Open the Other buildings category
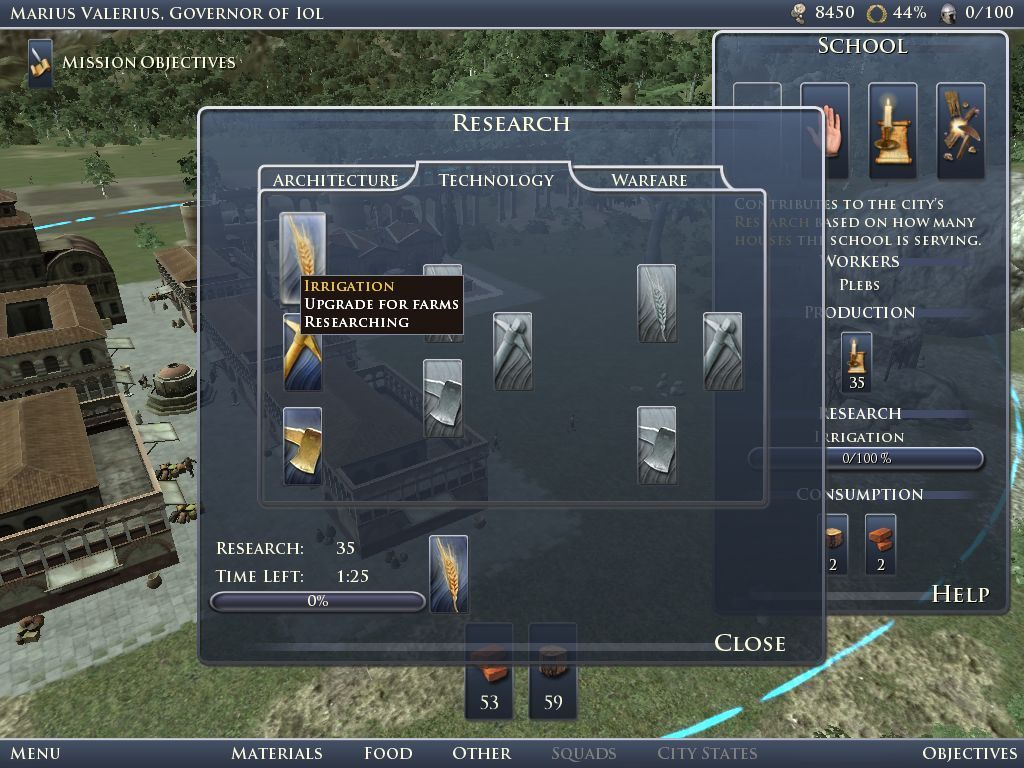The width and height of the screenshot is (1024, 768). pyautogui.click(x=481, y=753)
